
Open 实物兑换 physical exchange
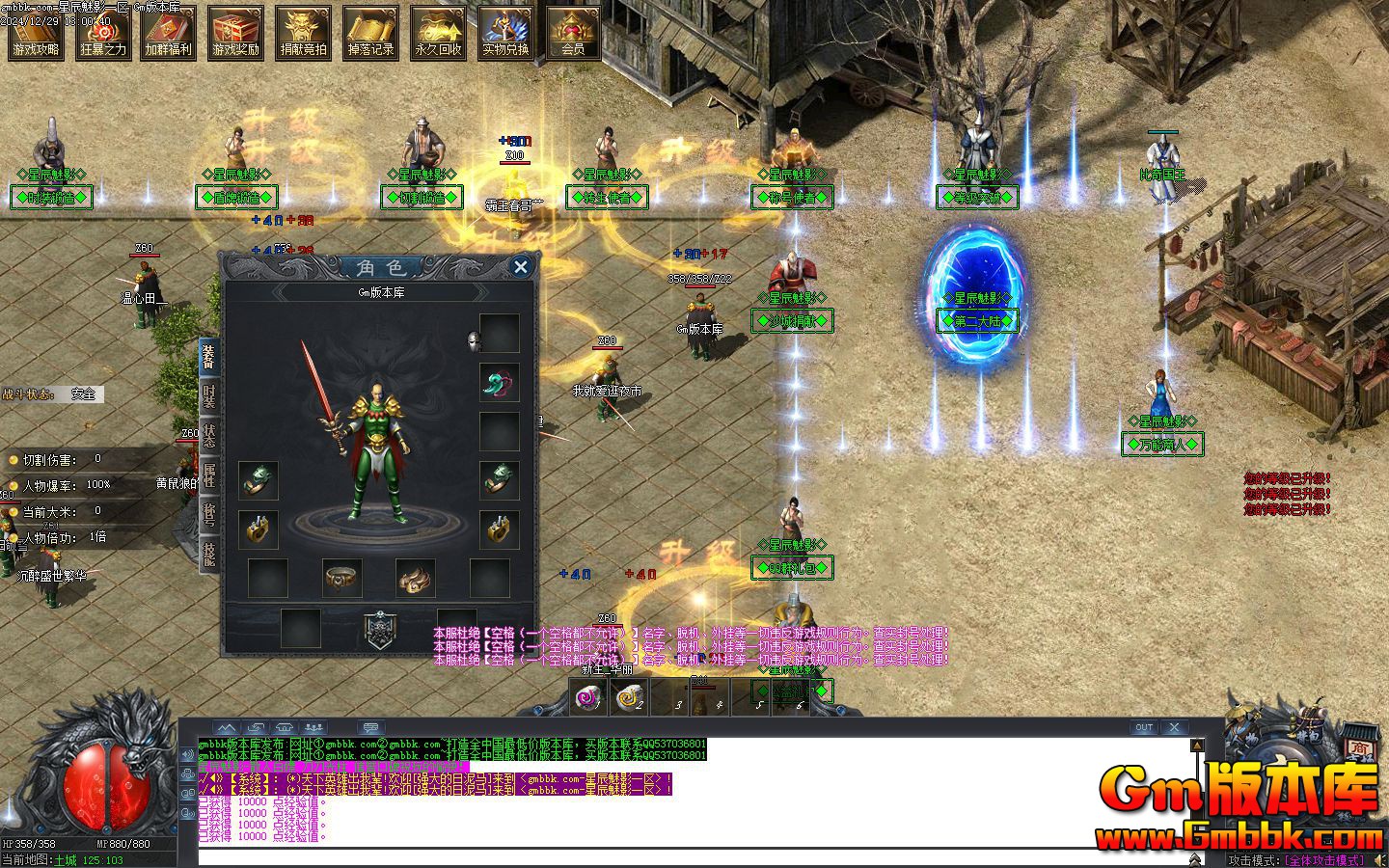505,32
